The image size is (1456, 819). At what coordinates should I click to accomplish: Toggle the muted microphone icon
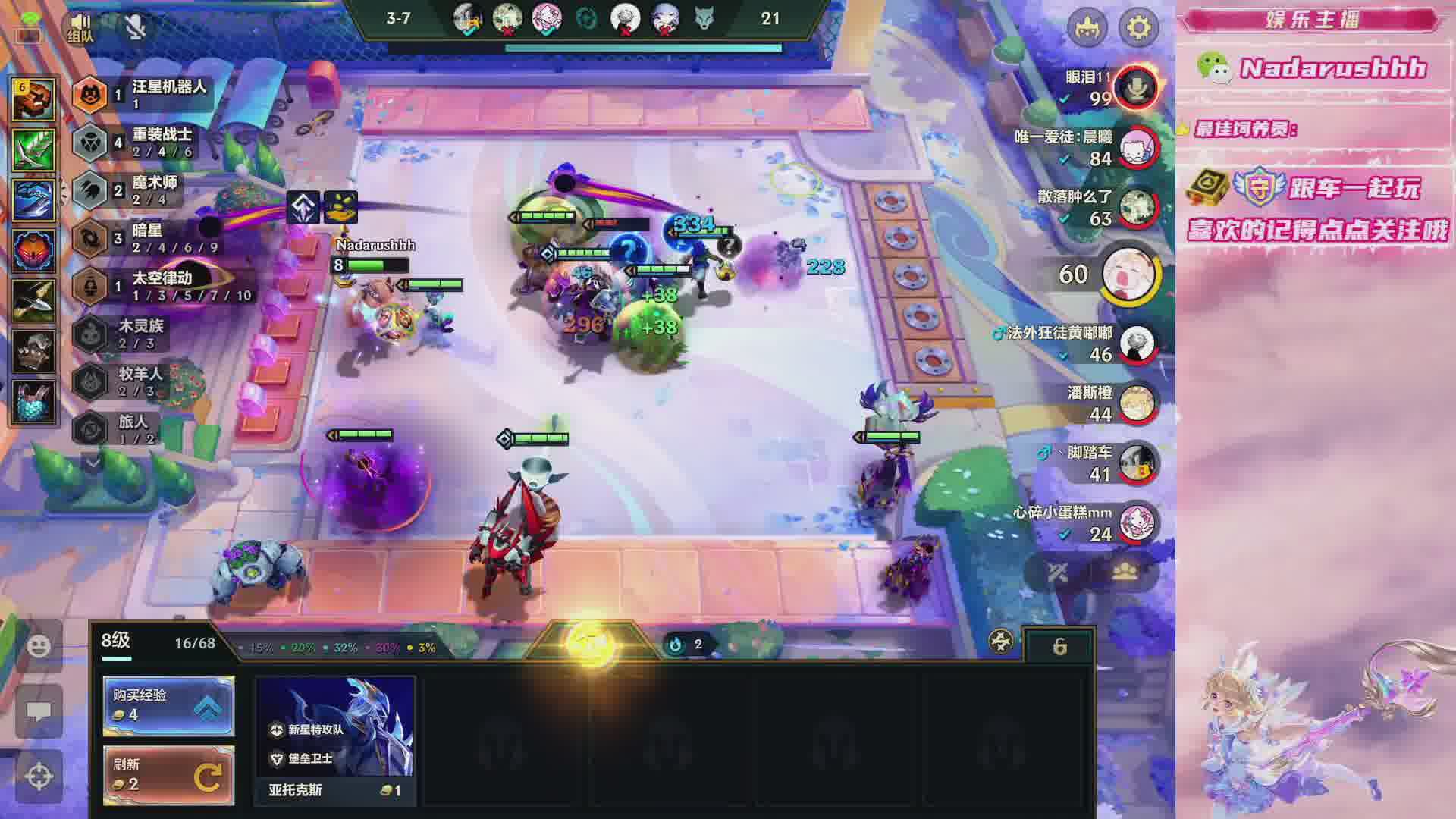(136, 27)
